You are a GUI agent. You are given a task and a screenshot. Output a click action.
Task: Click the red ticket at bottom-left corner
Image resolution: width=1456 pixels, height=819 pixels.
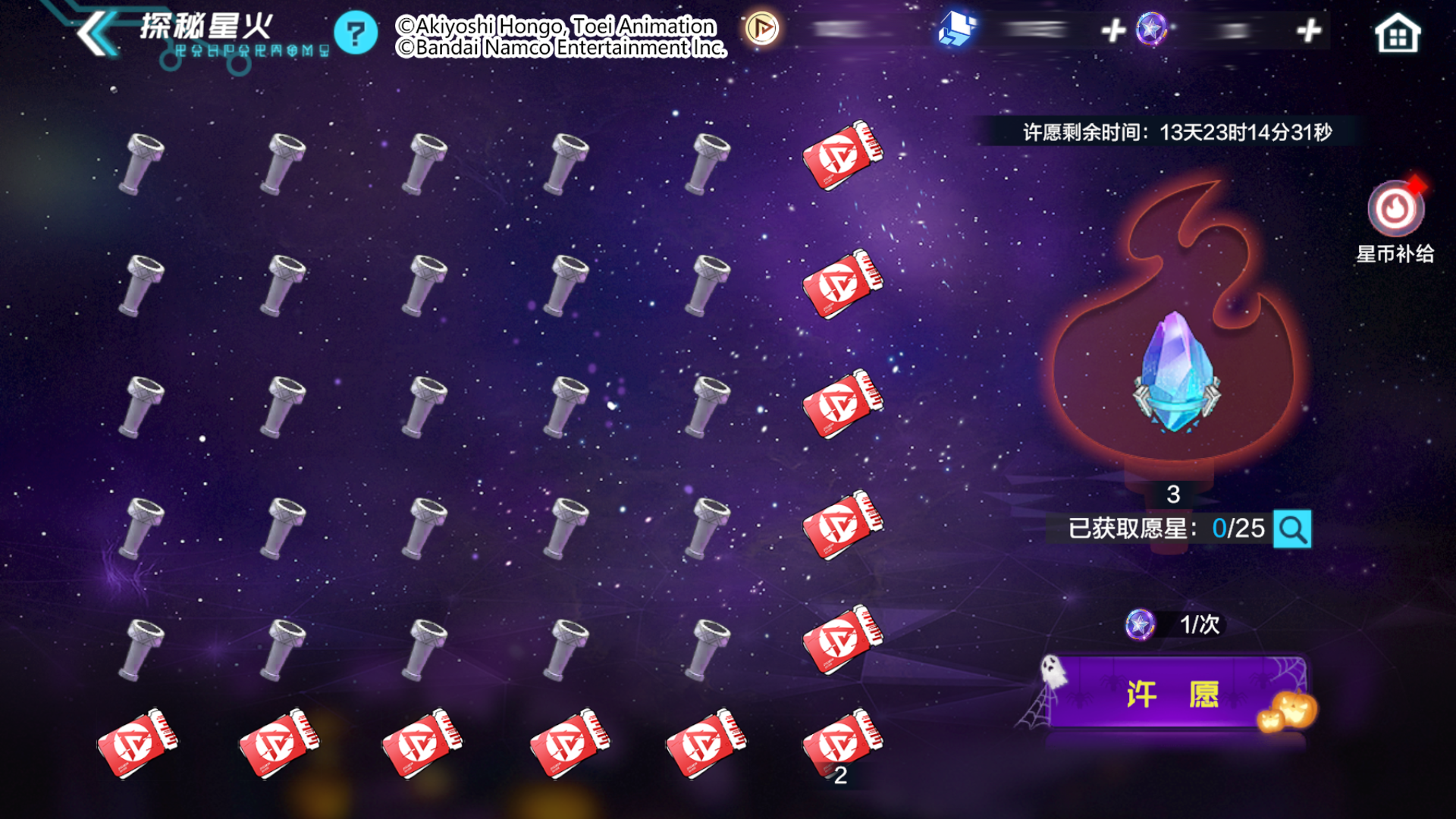pyautogui.click(x=136, y=743)
